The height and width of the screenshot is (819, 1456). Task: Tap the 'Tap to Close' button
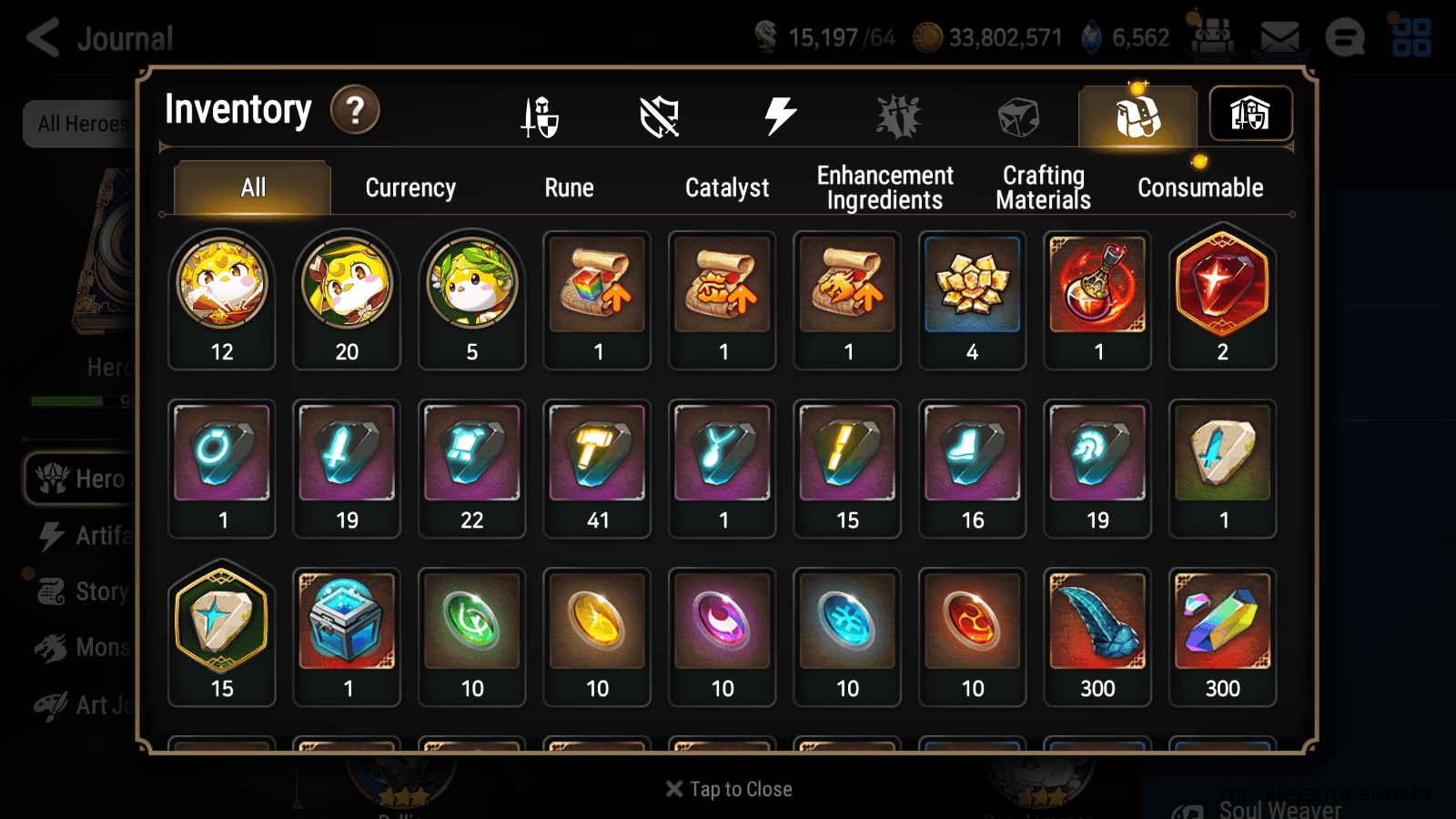point(728,789)
